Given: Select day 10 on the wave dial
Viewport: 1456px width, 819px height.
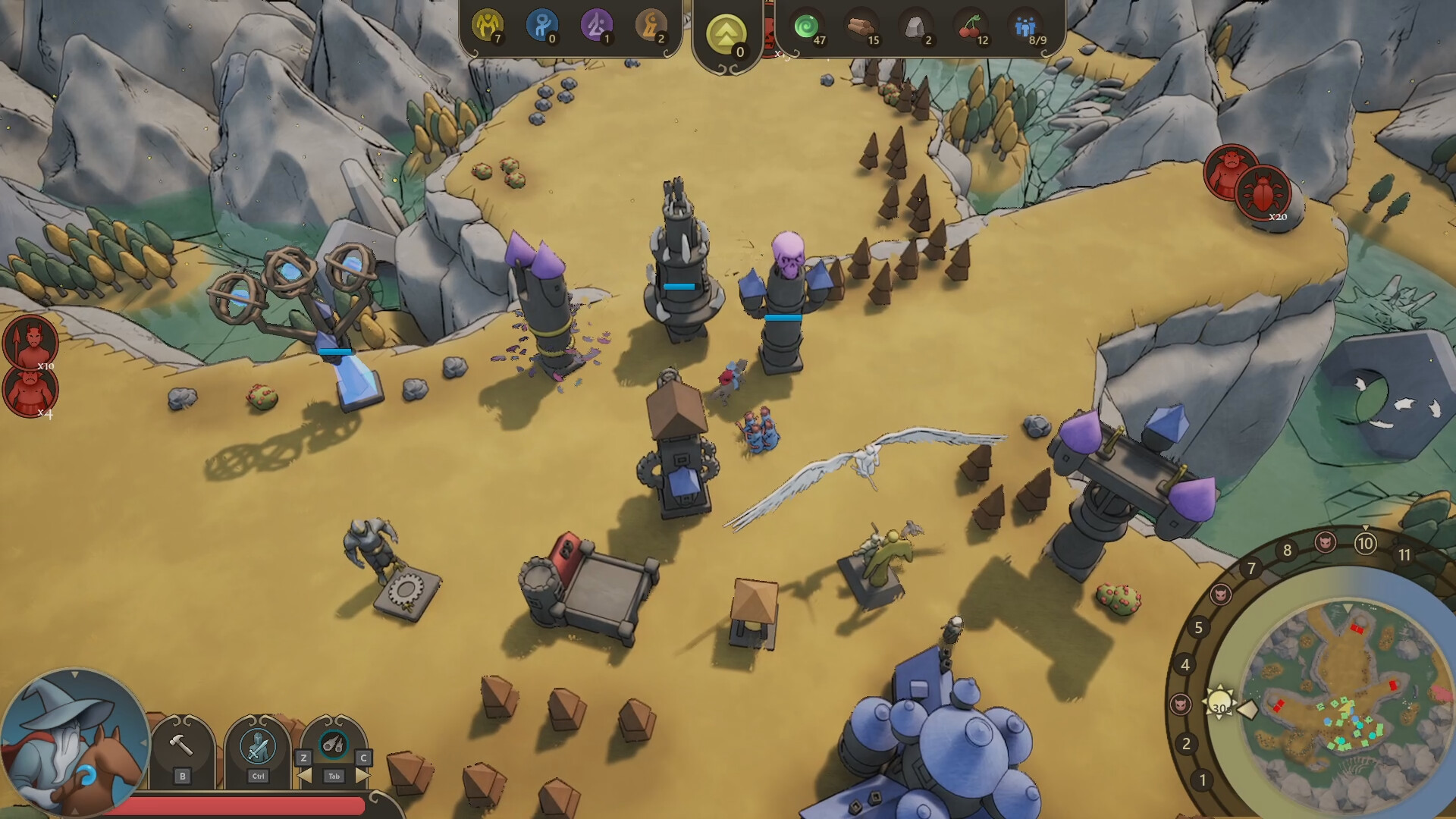Looking at the screenshot, I should coord(1365,543).
